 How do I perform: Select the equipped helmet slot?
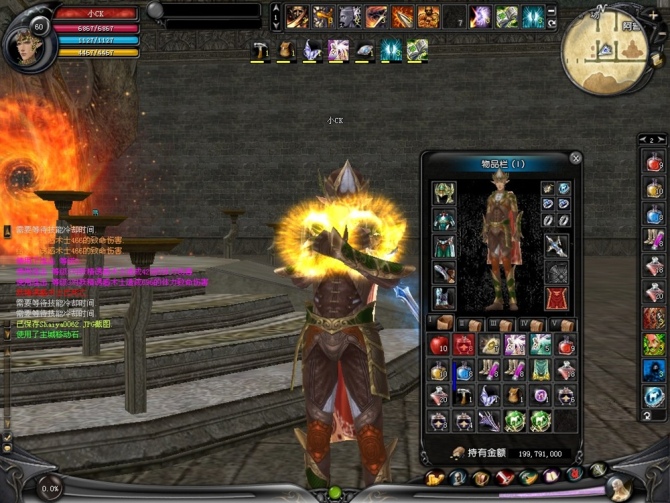pos(443,193)
